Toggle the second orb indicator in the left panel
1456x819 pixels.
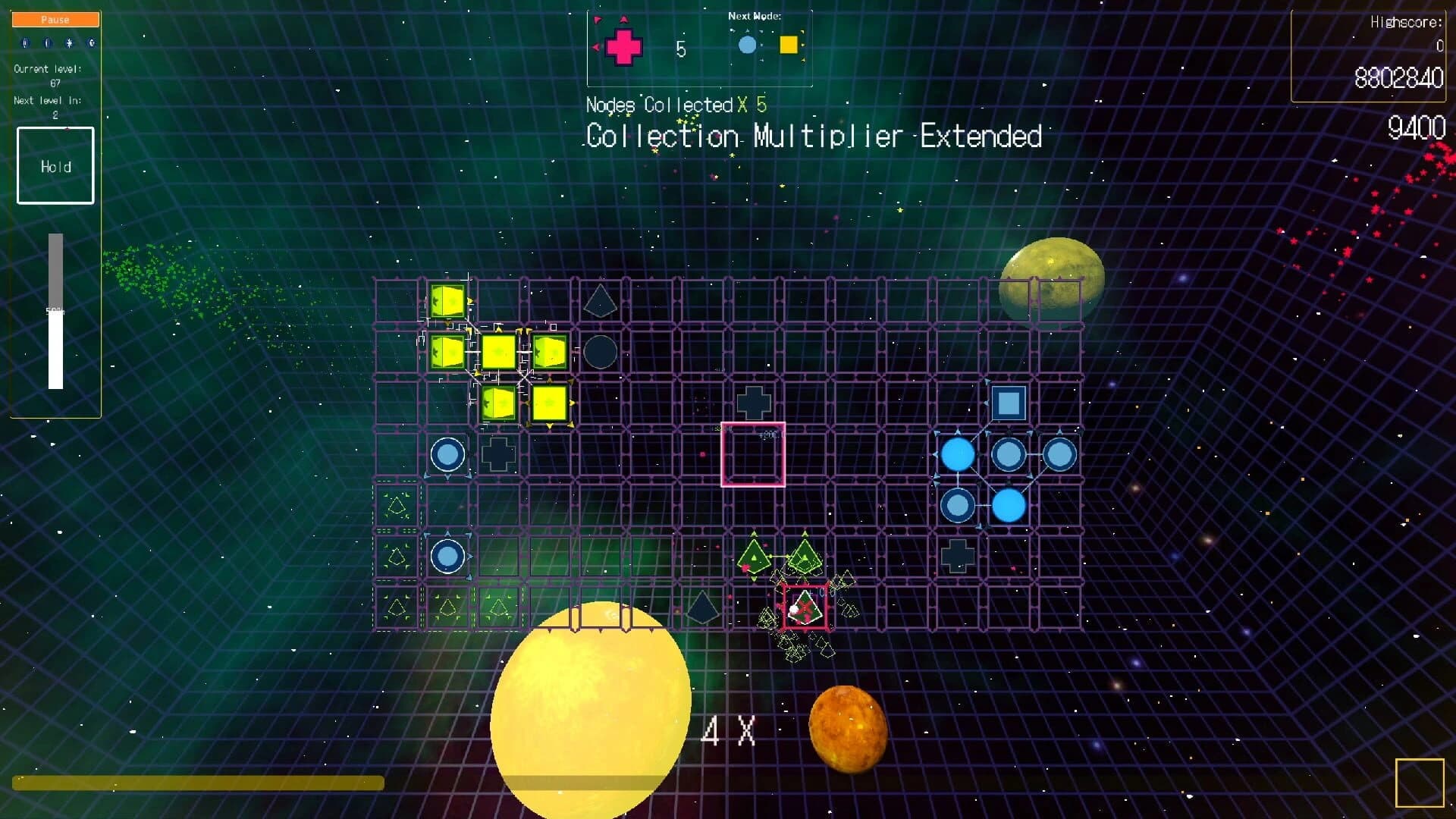47,43
